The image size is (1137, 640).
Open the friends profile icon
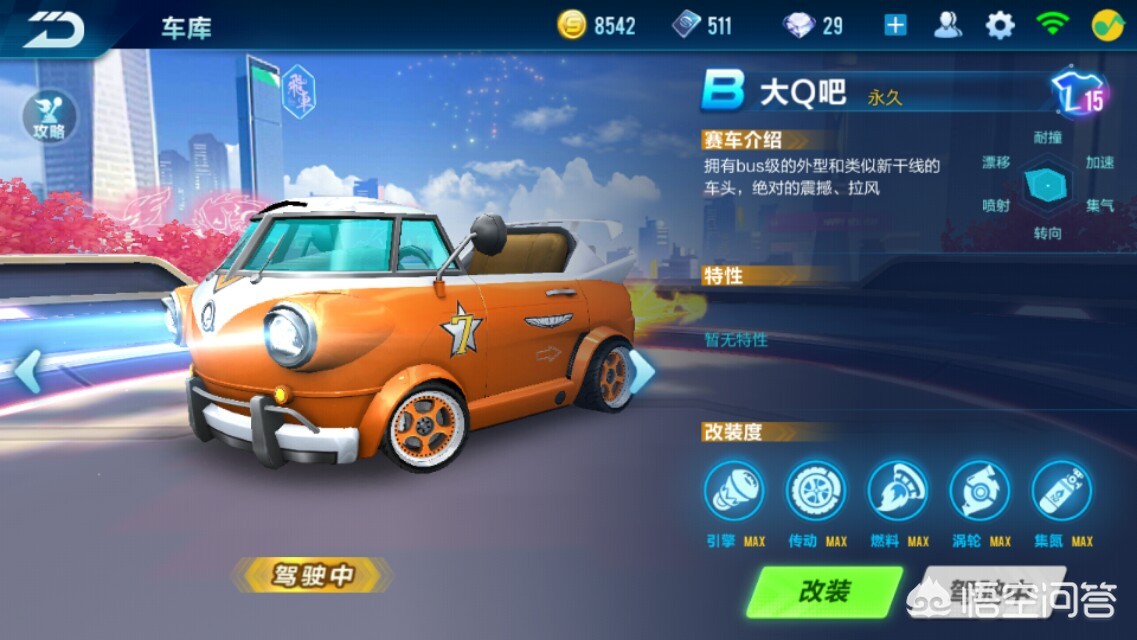tap(947, 26)
